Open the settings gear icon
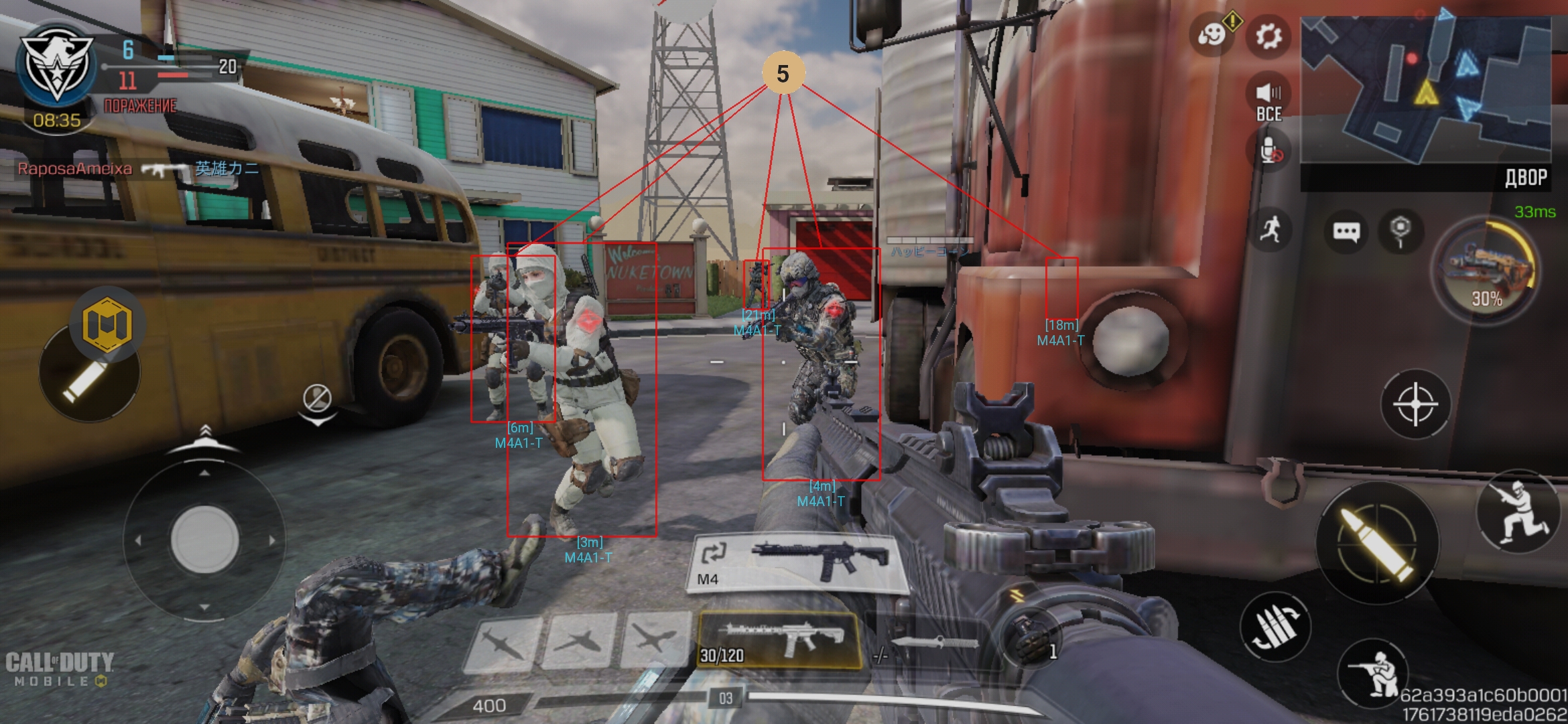Image resolution: width=1568 pixels, height=724 pixels. (x=1268, y=36)
